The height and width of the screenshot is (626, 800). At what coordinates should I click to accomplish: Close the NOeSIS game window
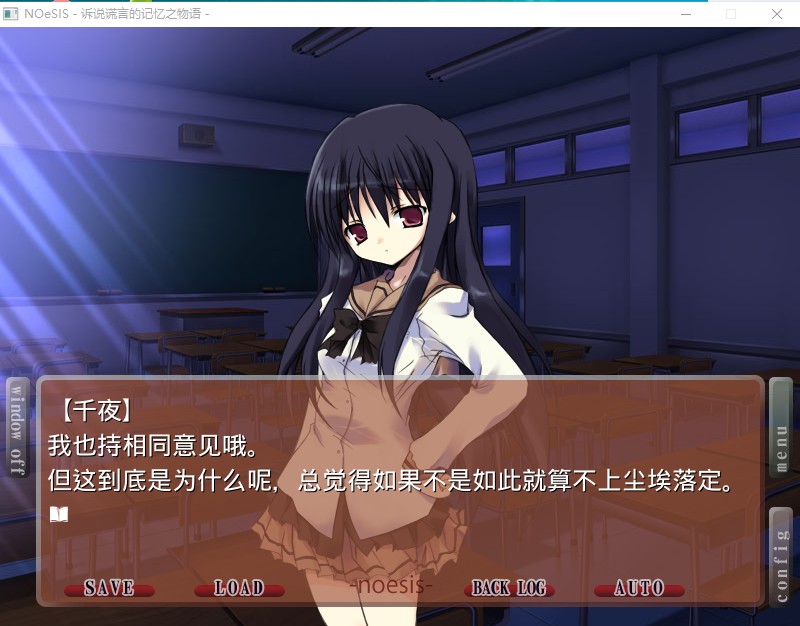point(777,14)
